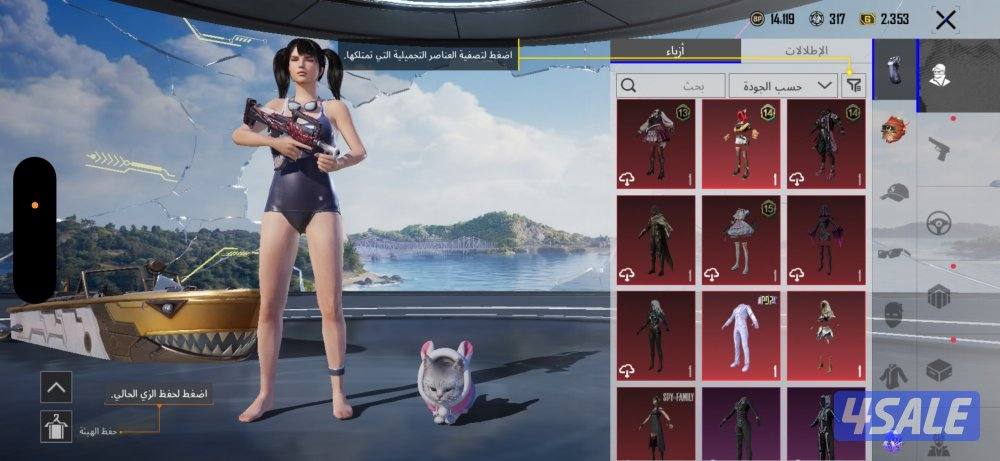Screen dimensions: 1000x461
Task: Select the pistol weapons category
Action: click(x=938, y=149)
